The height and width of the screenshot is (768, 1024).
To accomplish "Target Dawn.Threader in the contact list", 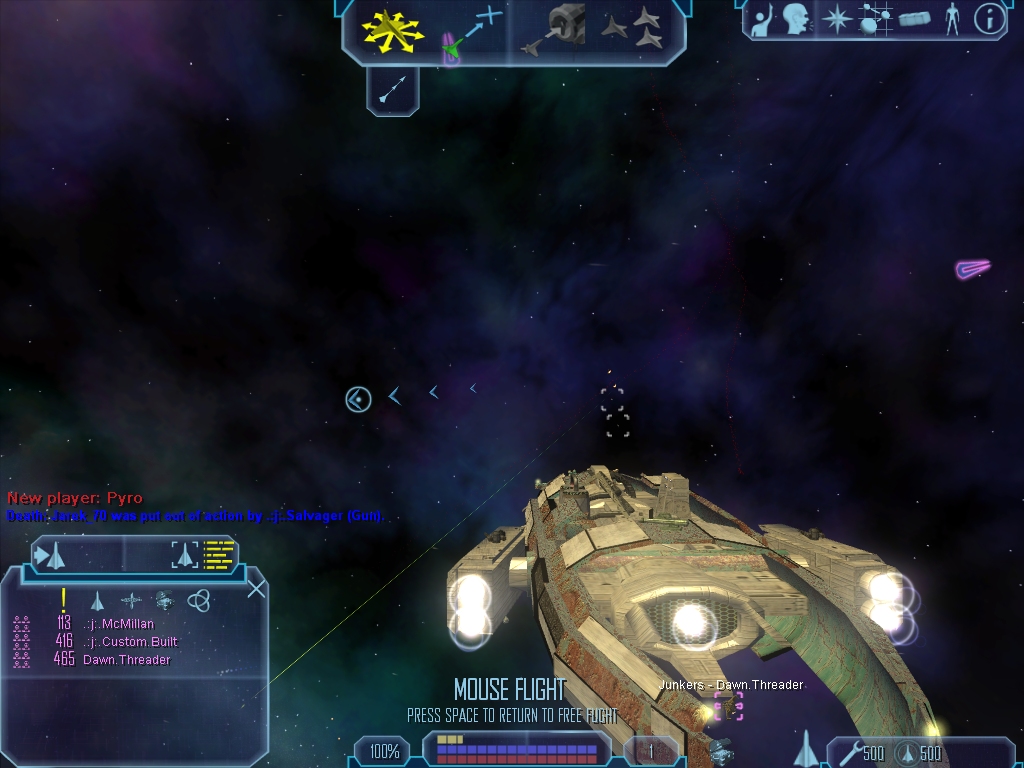I will click(126, 659).
